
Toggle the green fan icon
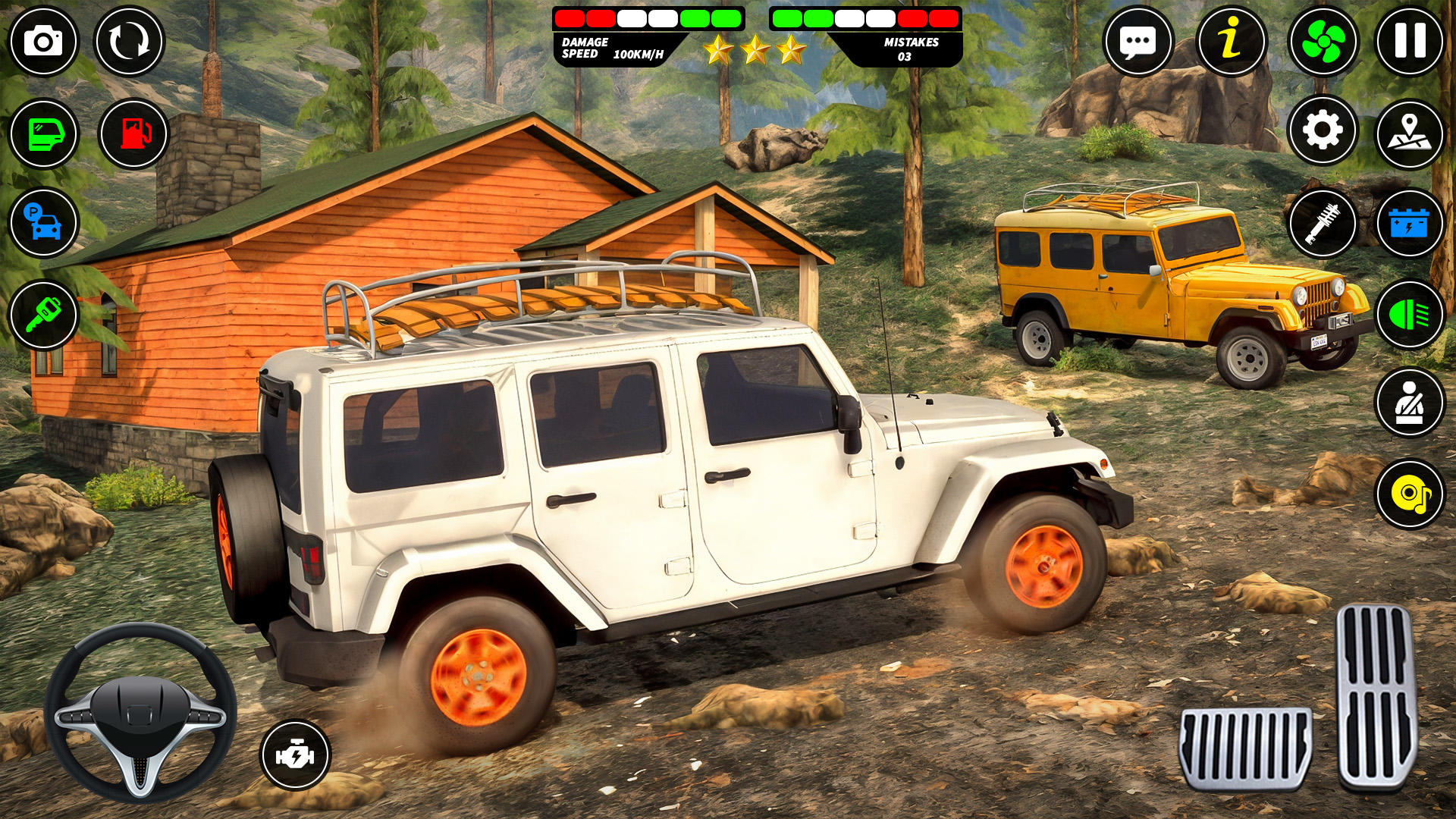[1323, 41]
